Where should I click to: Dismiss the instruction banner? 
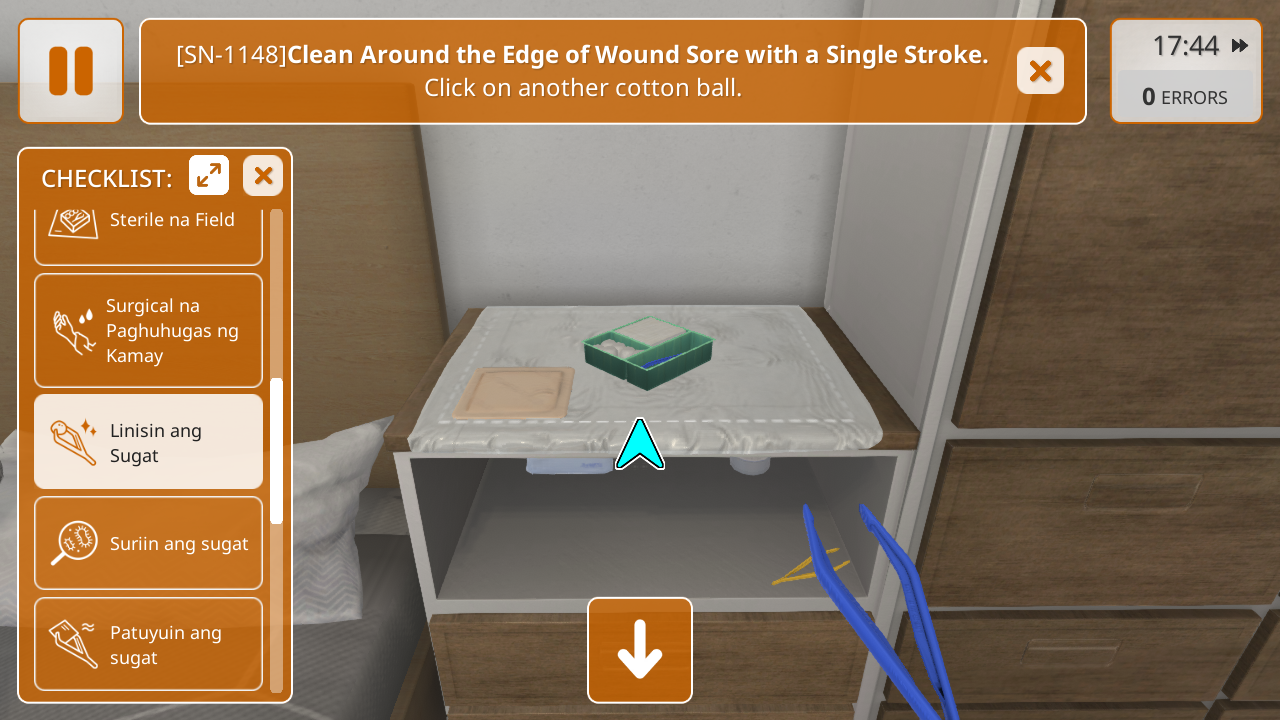1040,71
